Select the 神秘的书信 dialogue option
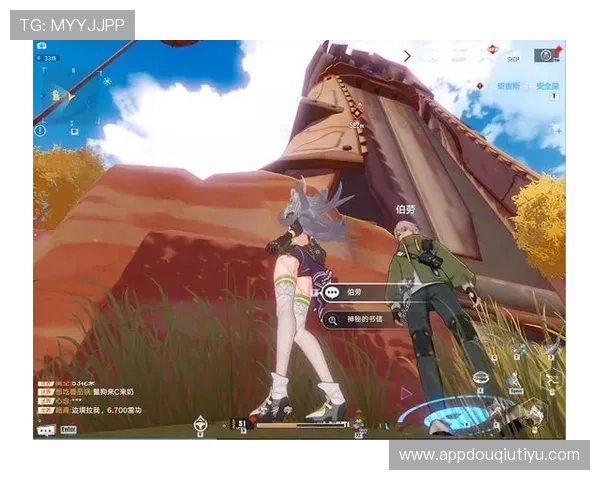Viewport: 600px width, 480px height. pyautogui.click(x=362, y=320)
